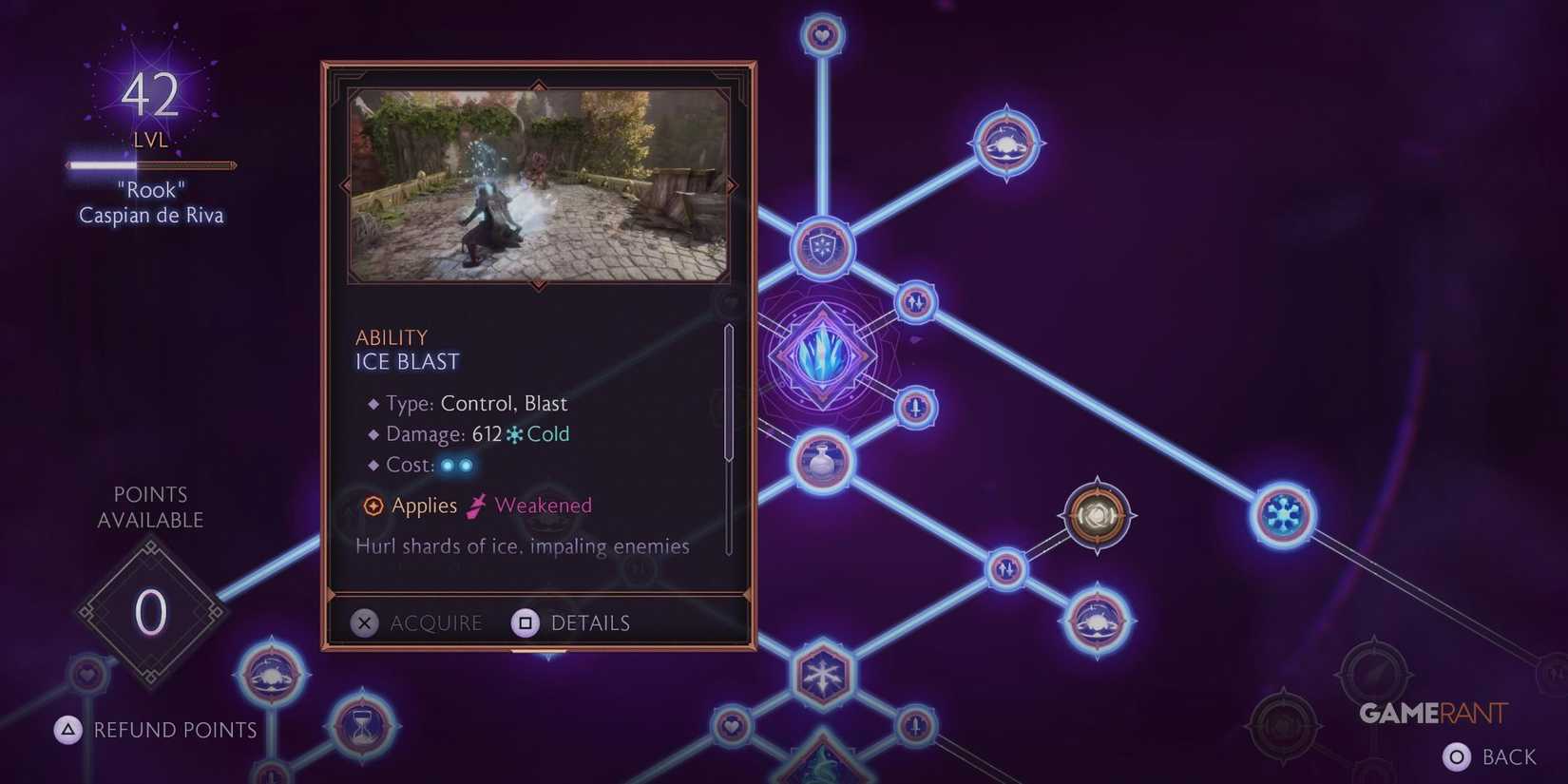The image size is (1568, 784).
Task: Select the heart node near Refund Points
Action: [x=86, y=675]
